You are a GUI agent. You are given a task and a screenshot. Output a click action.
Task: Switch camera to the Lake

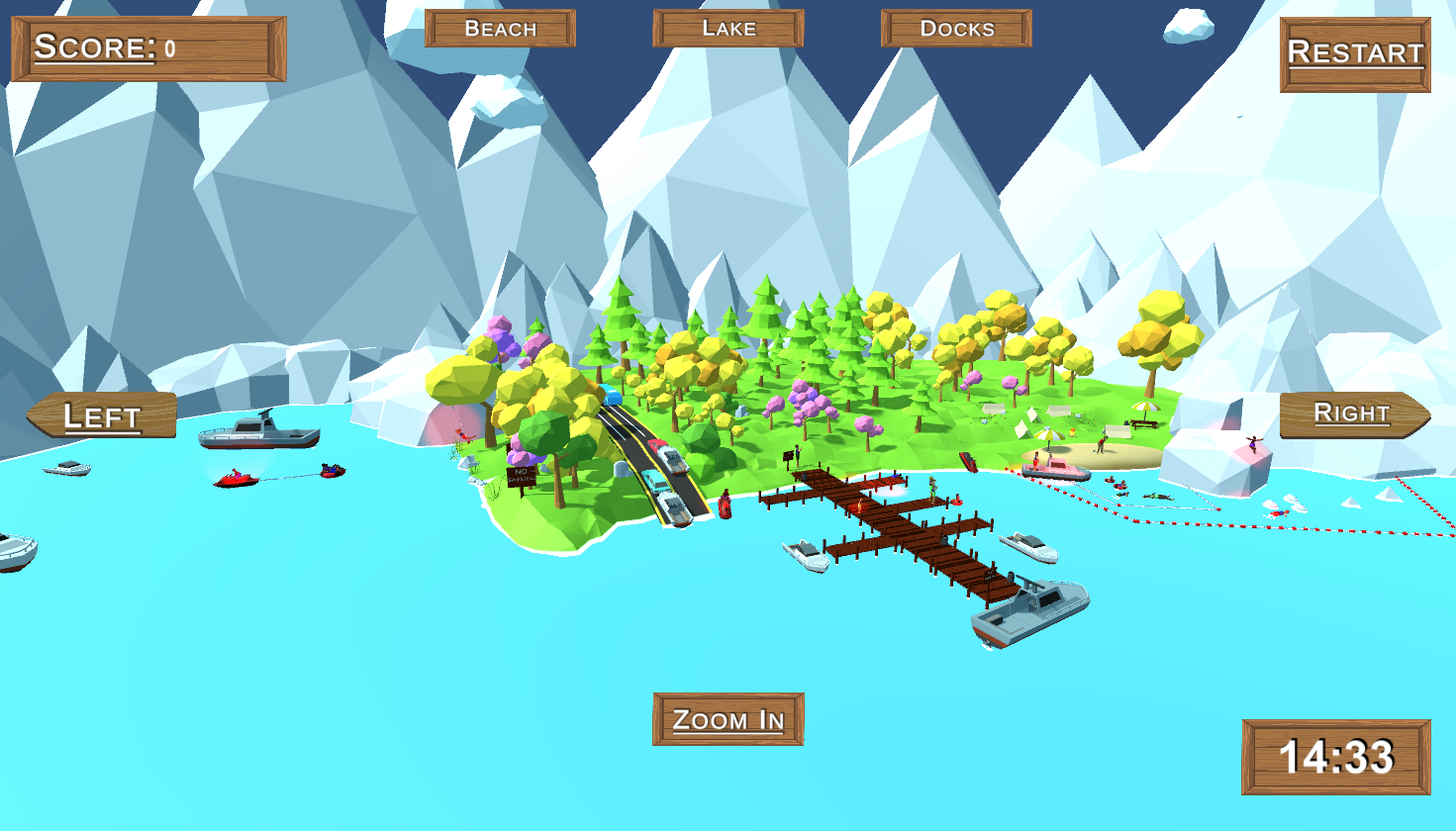pyautogui.click(x=728, y=29)
